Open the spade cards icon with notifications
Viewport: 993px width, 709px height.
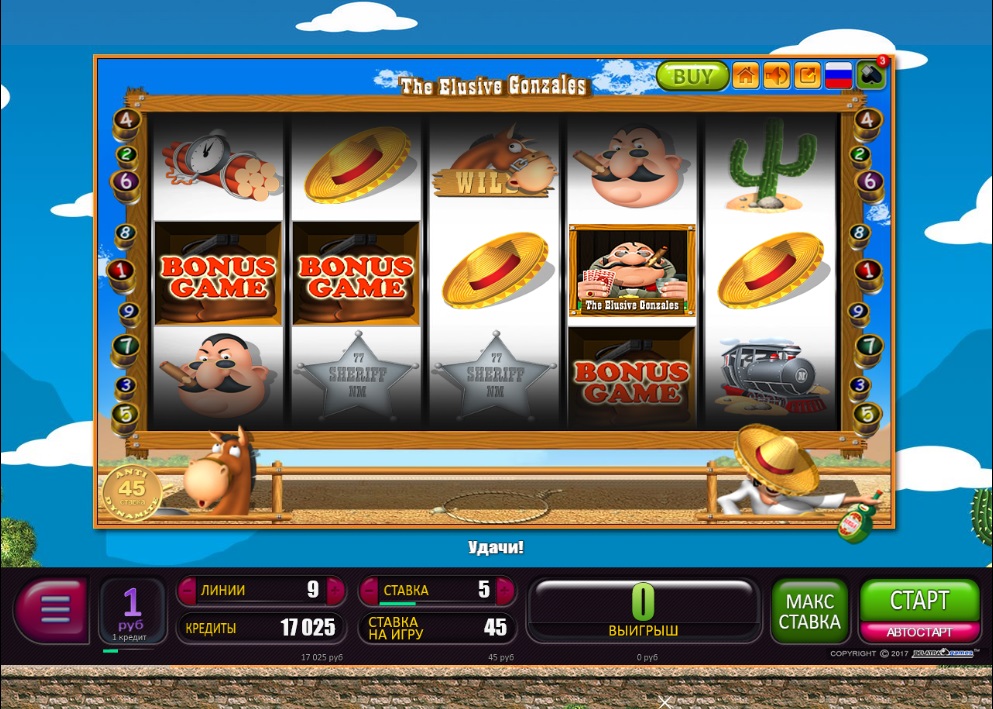pos(871,76)
